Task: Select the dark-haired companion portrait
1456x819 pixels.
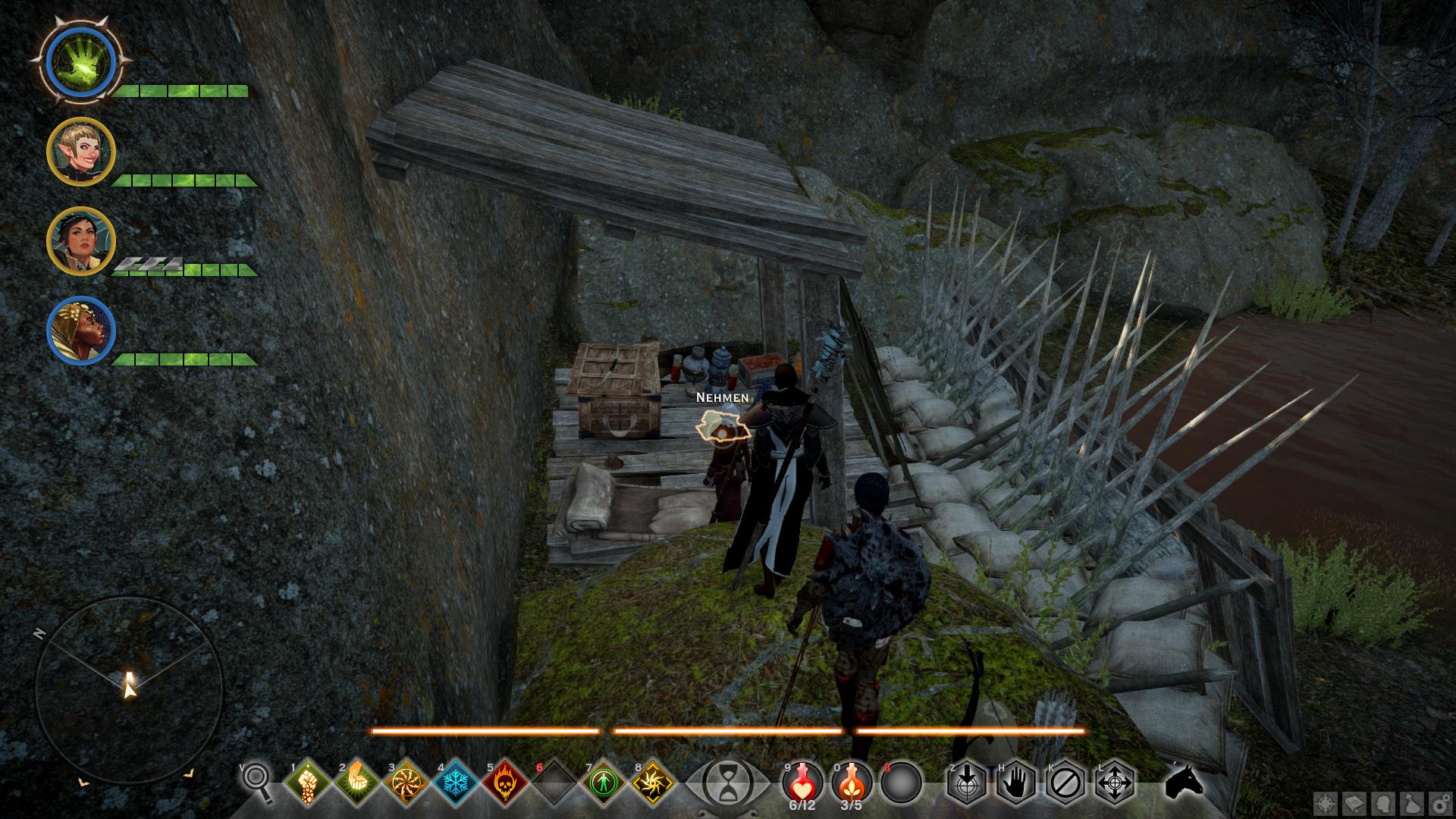Action: tap(80, 241)
